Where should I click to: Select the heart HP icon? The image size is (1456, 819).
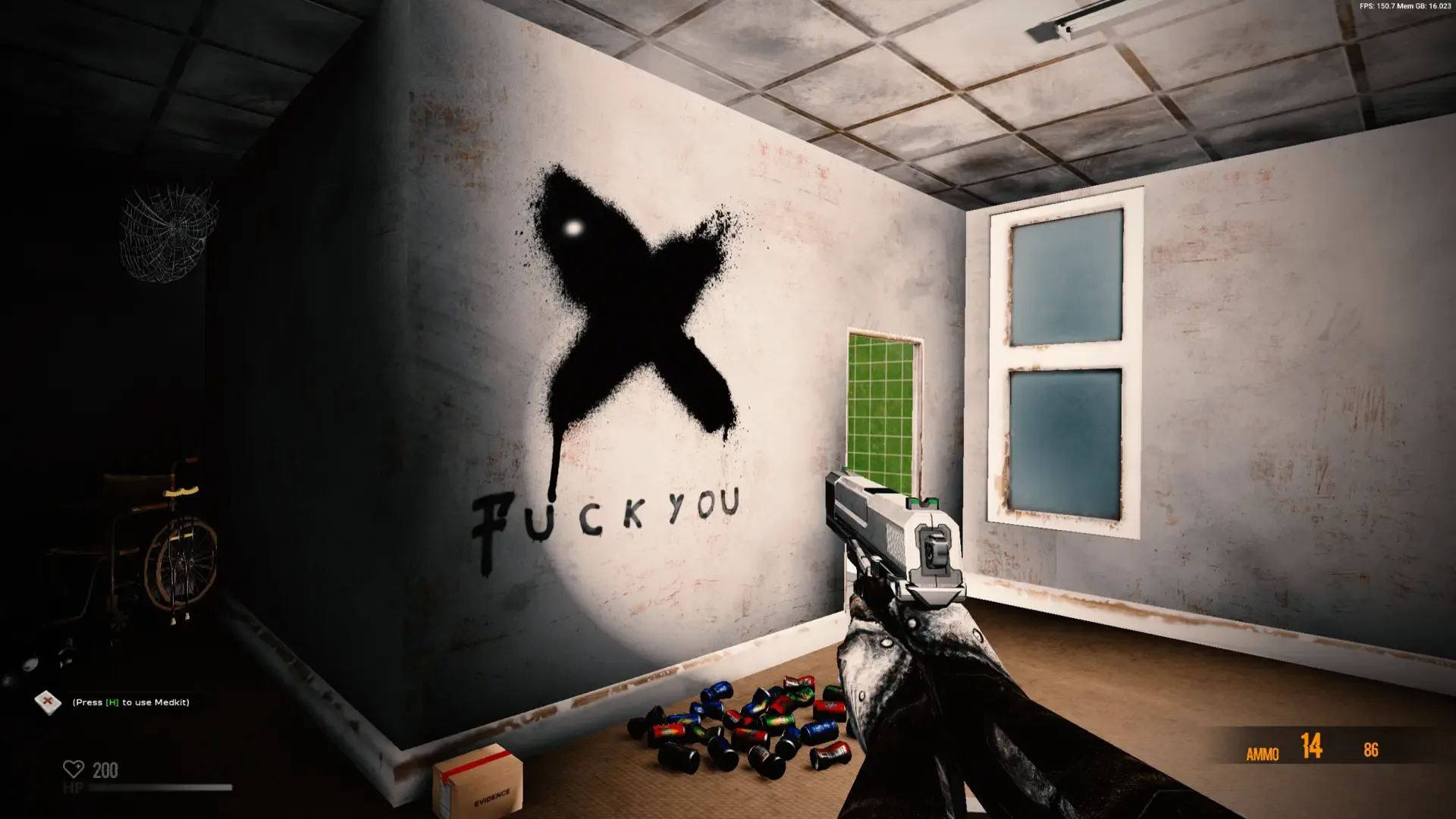73,770
